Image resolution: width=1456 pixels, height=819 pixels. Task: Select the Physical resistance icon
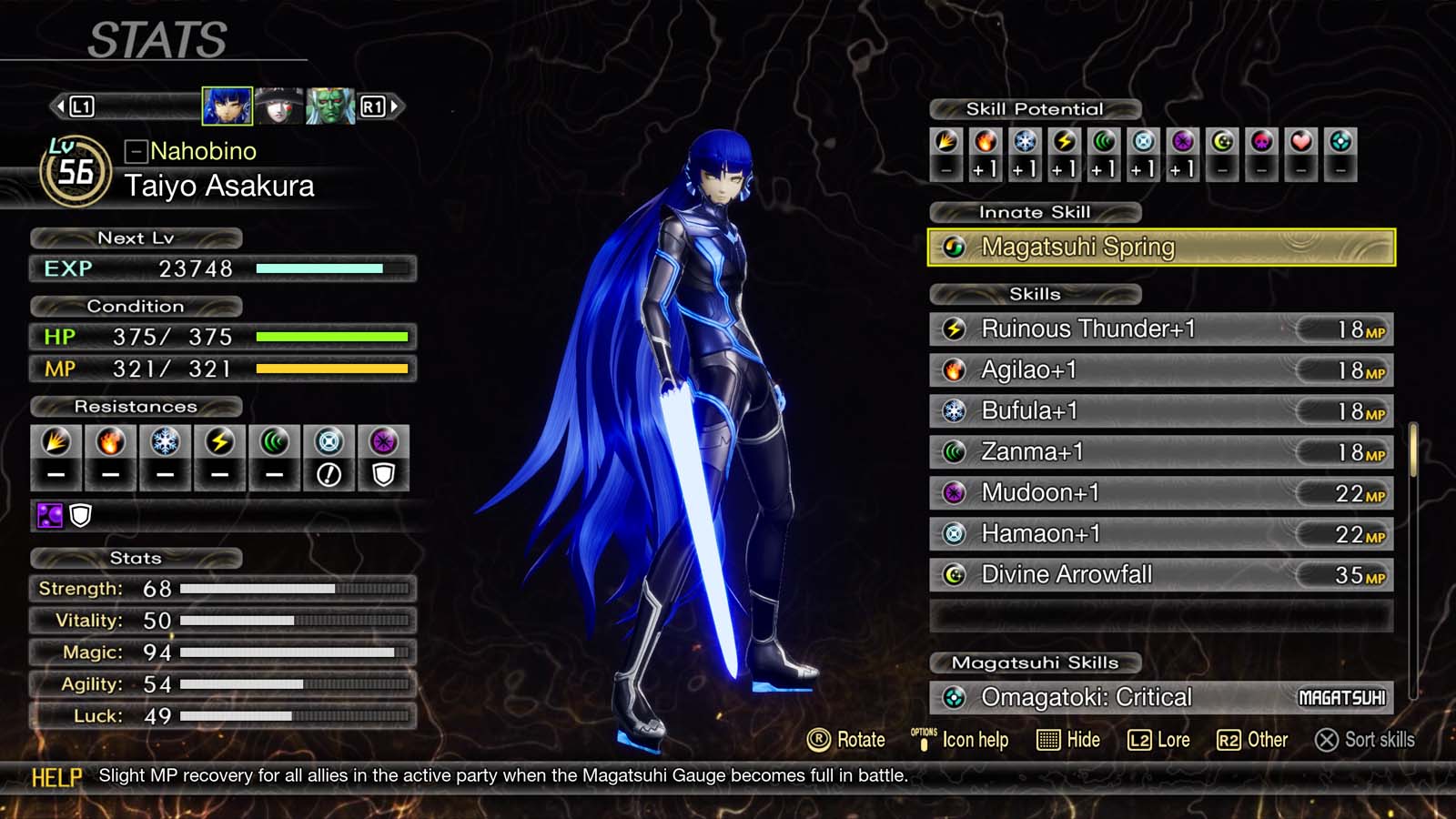click(55, 442)
